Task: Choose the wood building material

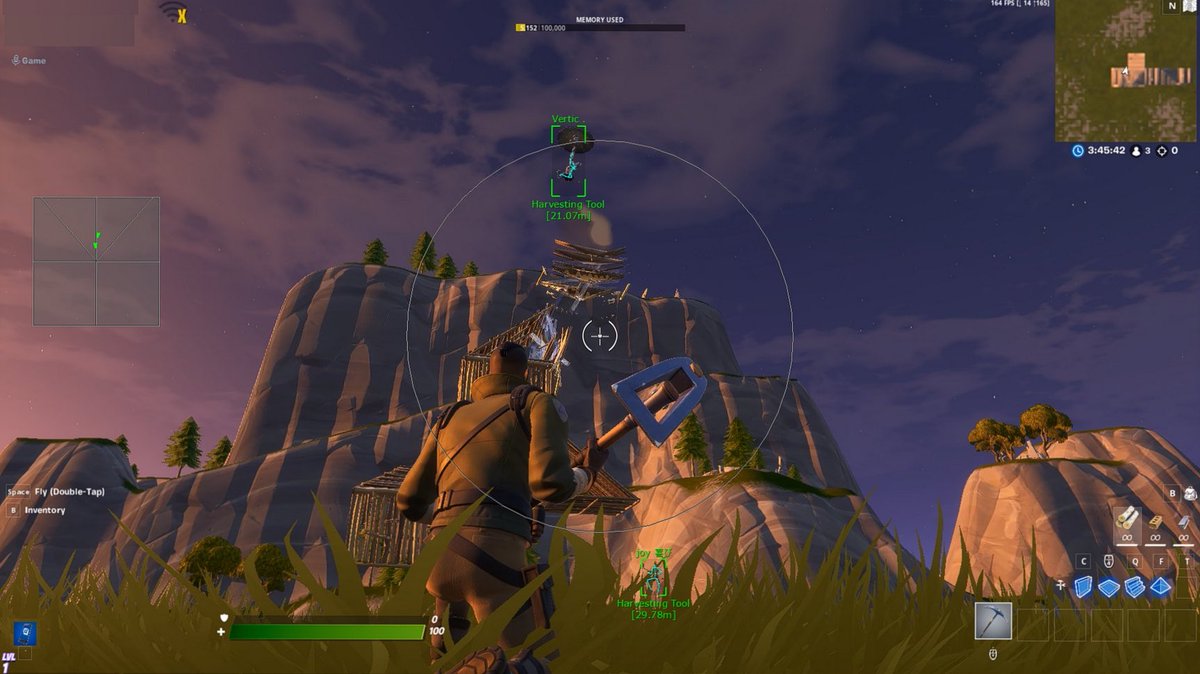Action: (1127, 518)
